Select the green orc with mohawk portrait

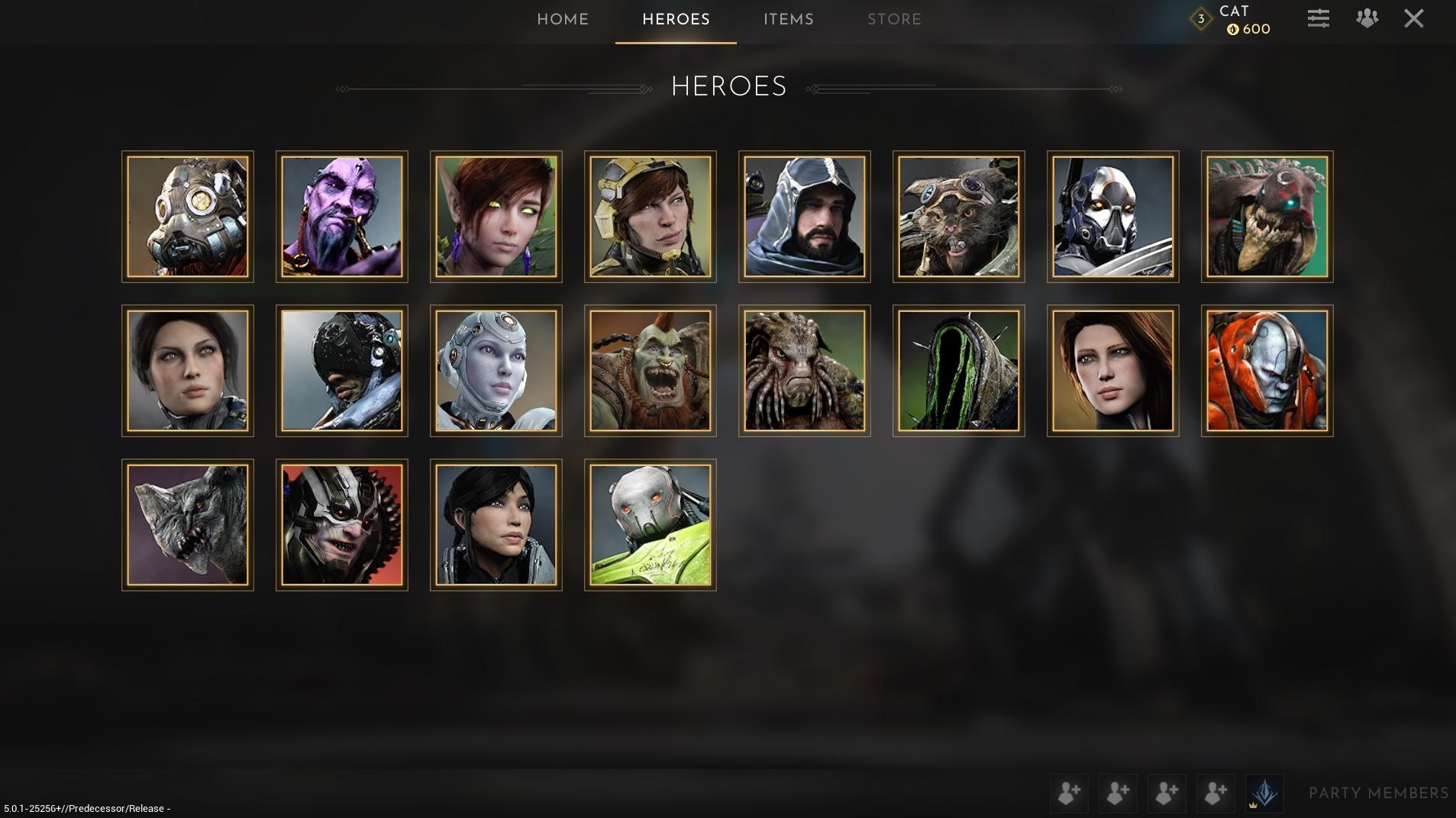pyautogui.click(x=651, y=371)
